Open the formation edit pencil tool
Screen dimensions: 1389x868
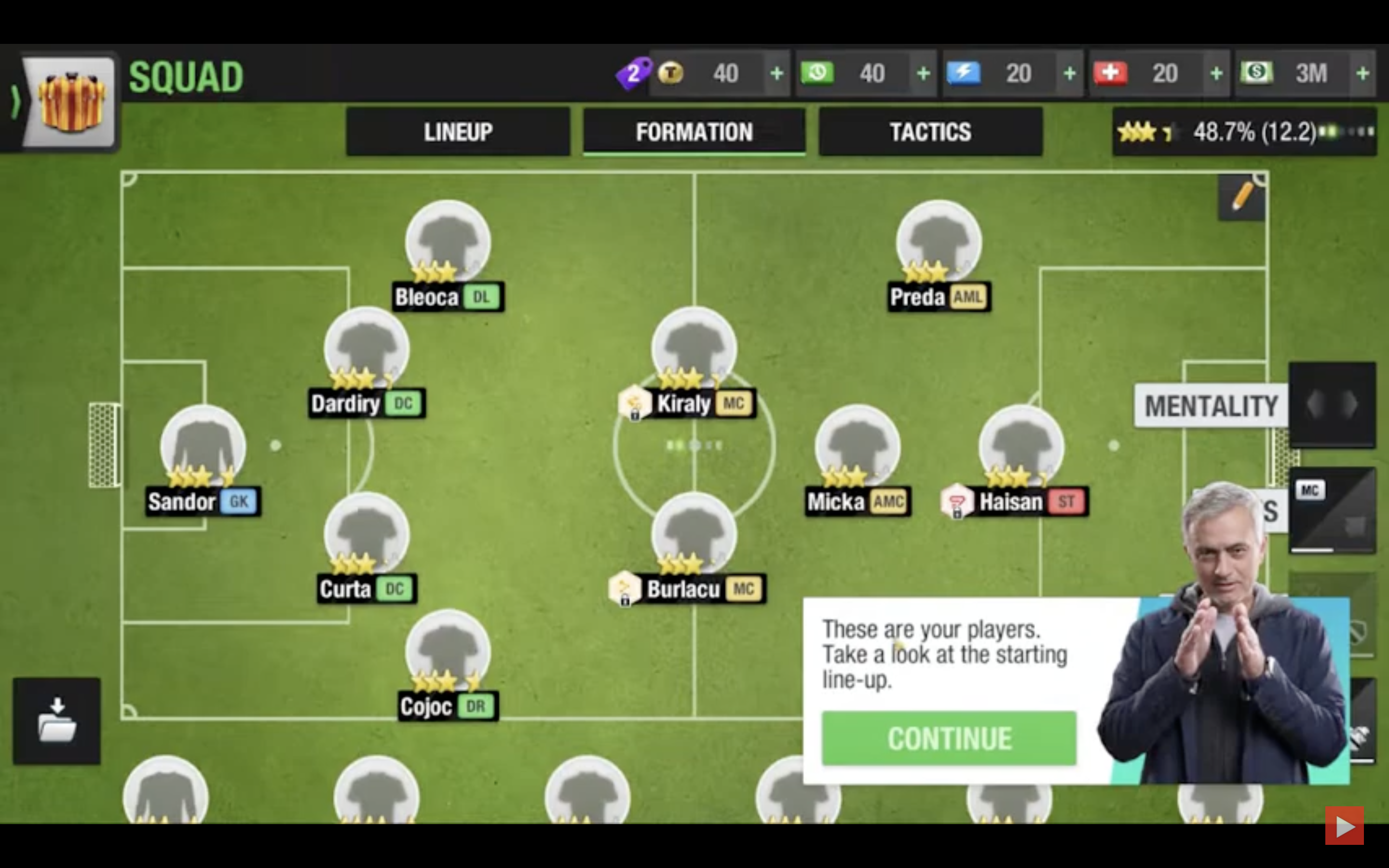pos(1241,196)
